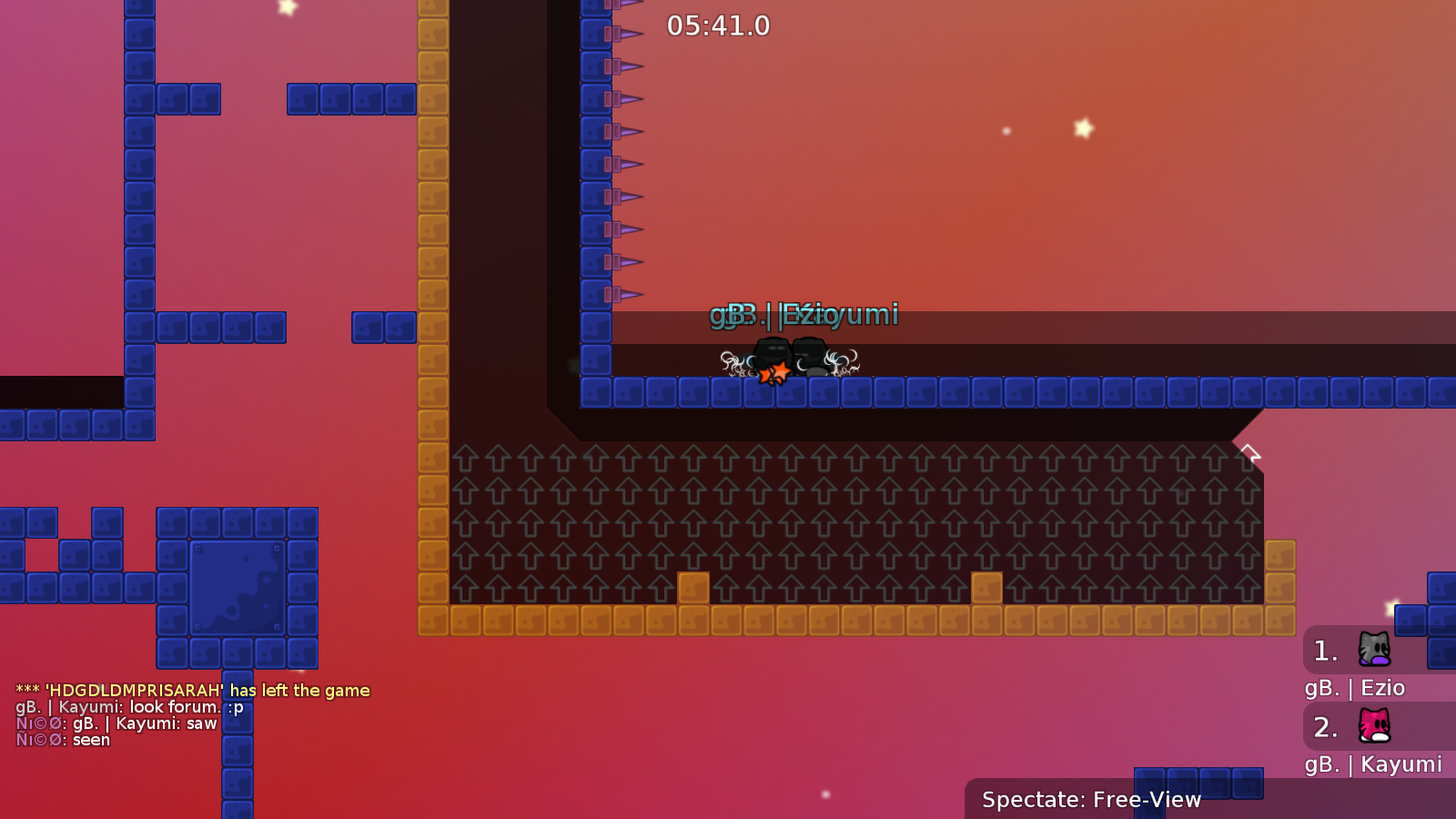Select the rank 2. scoreboard entry
The height and width of the screenshot is (819, 1456).
pyautogui.click(x=1324, y=727)
